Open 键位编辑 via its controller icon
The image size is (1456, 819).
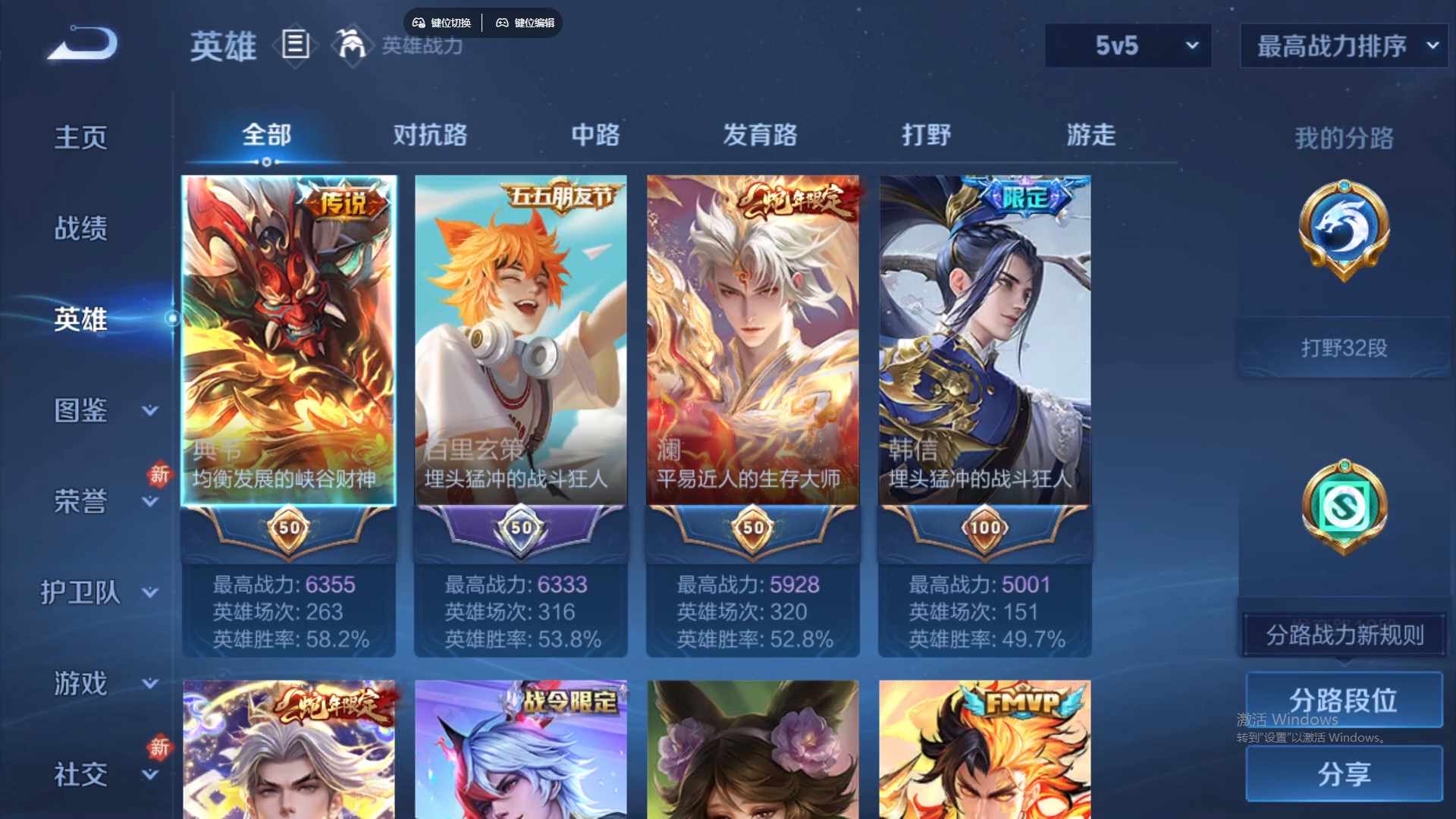[503, 23]
